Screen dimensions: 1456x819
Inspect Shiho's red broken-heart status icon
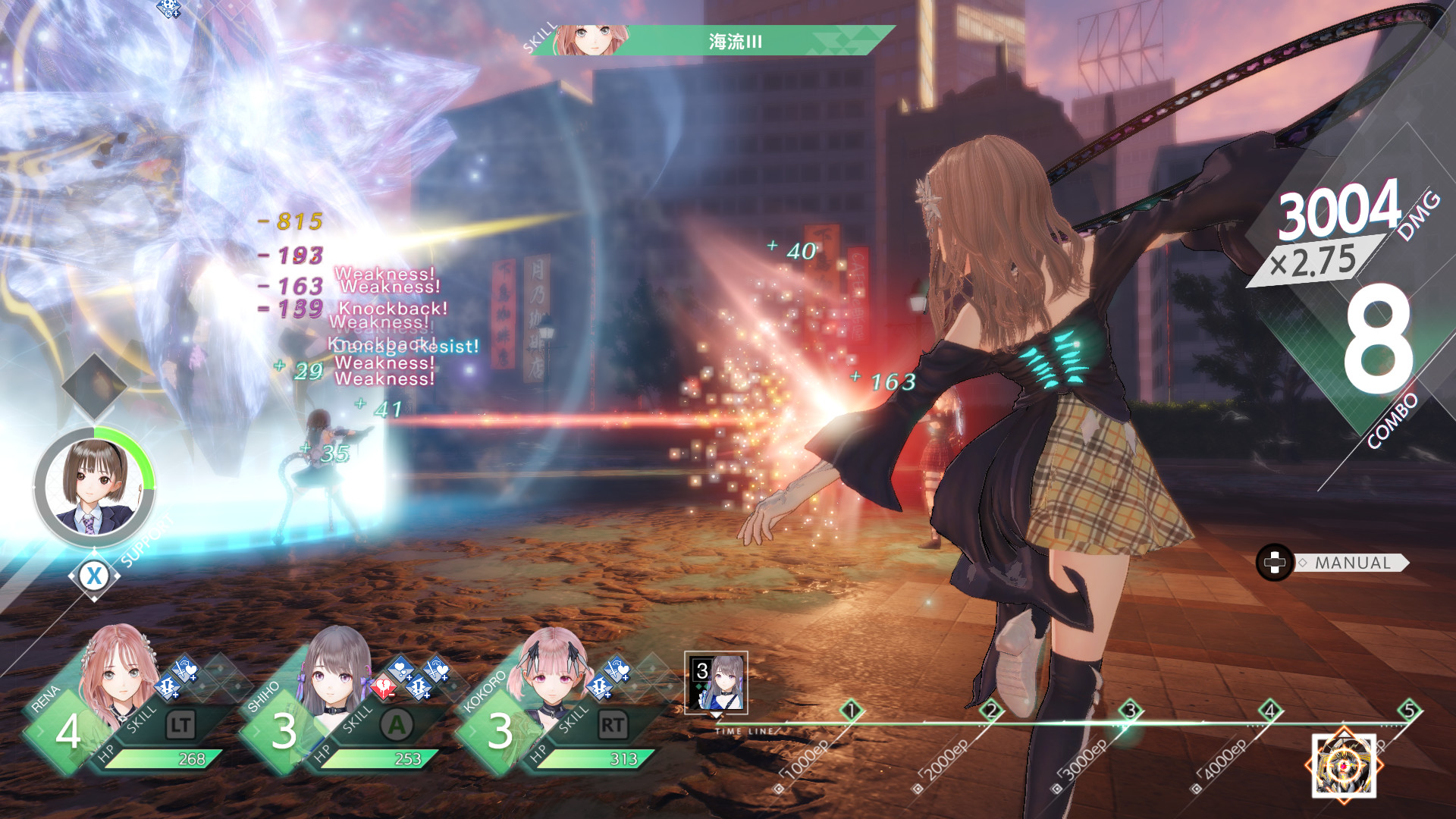click(x=384, y=687)
